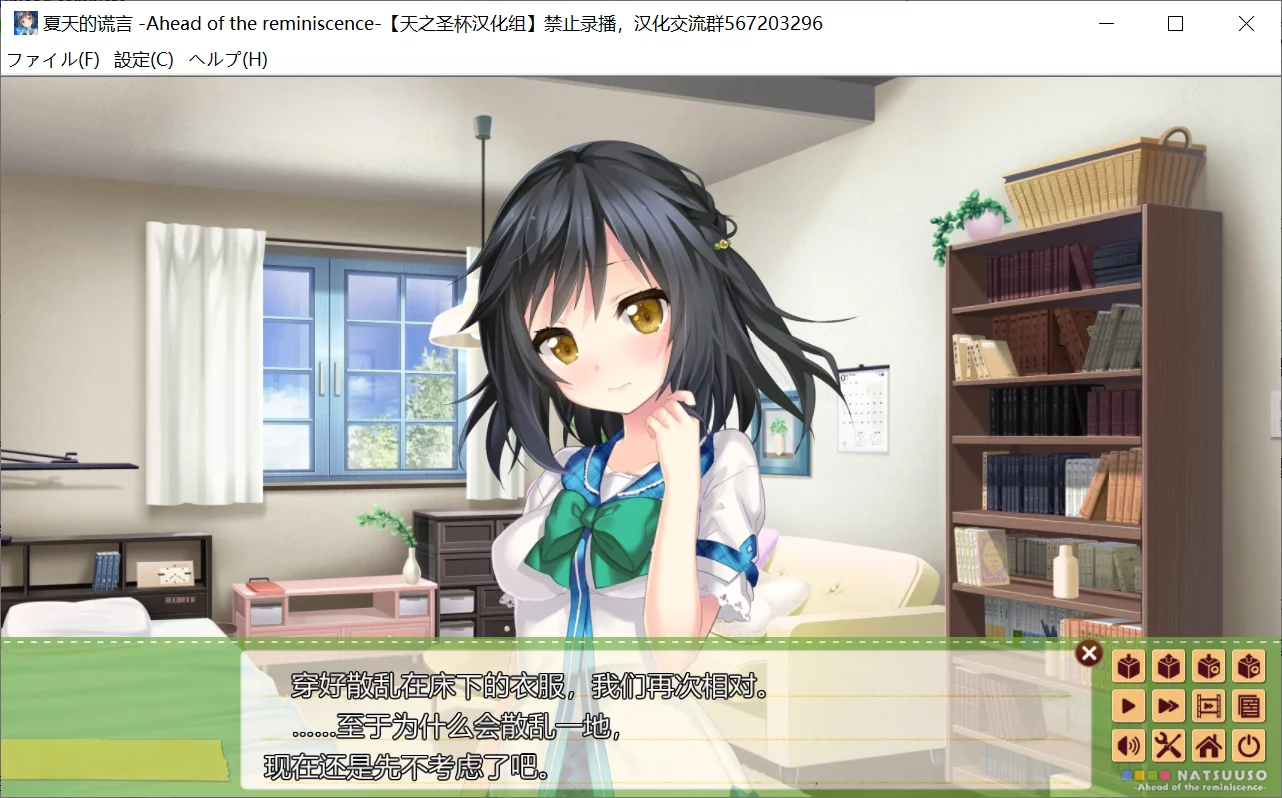Activate Skip mode with the fast-forward icon
The height and width of the screenshot is (798, 1282).
tap(1169, 705)
